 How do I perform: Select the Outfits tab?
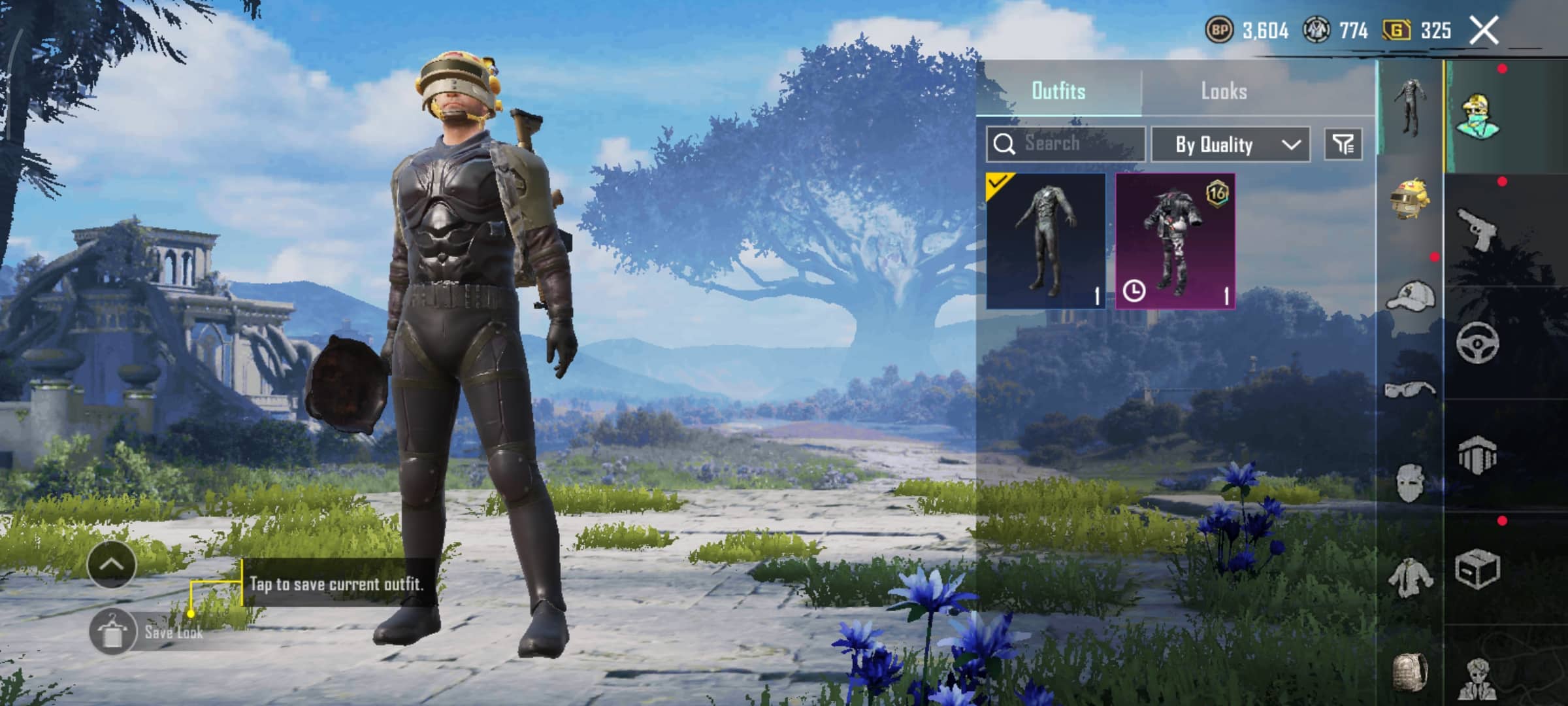(1058, 91)
